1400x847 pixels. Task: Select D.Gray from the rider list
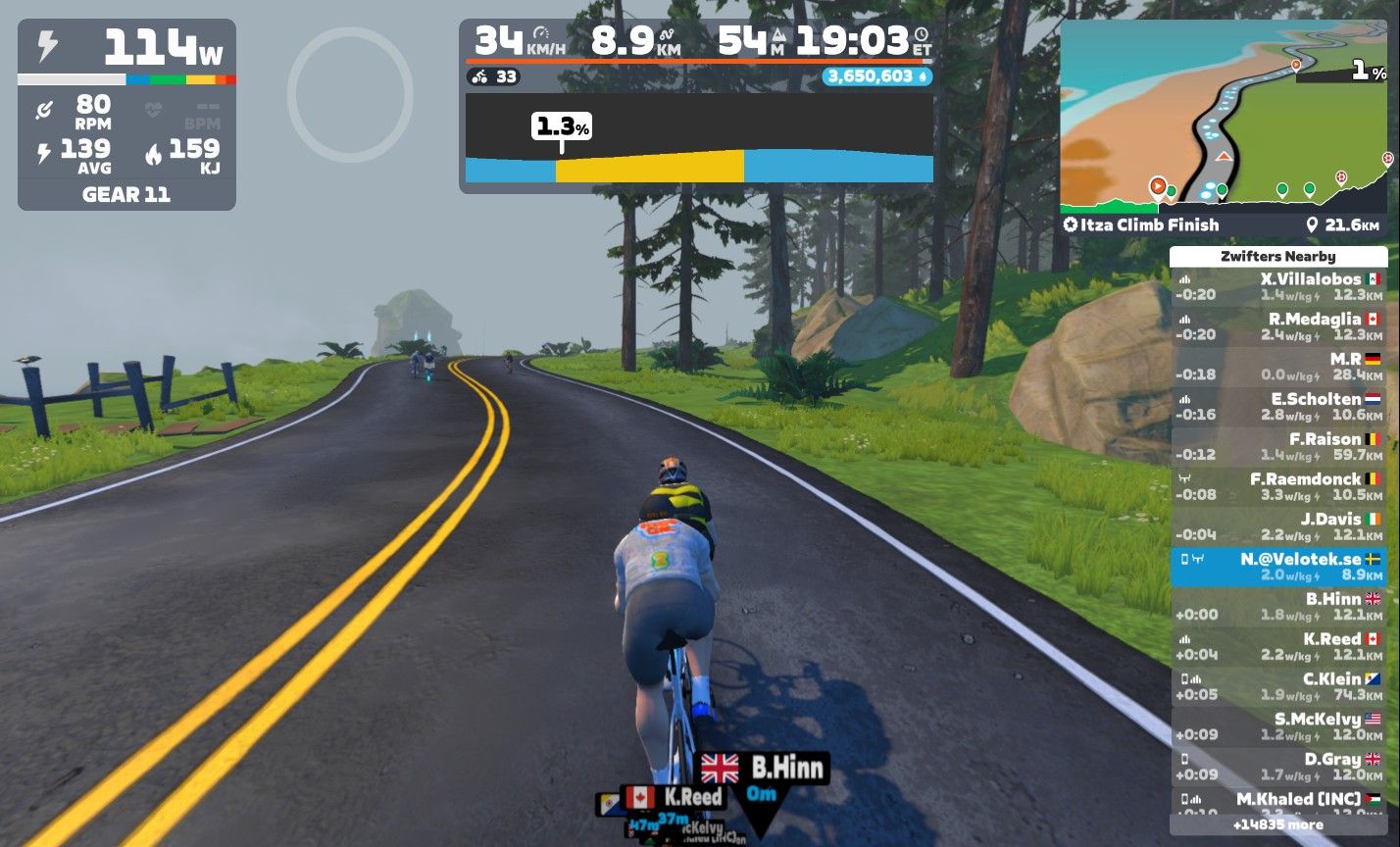click(x=1278, y=767)
